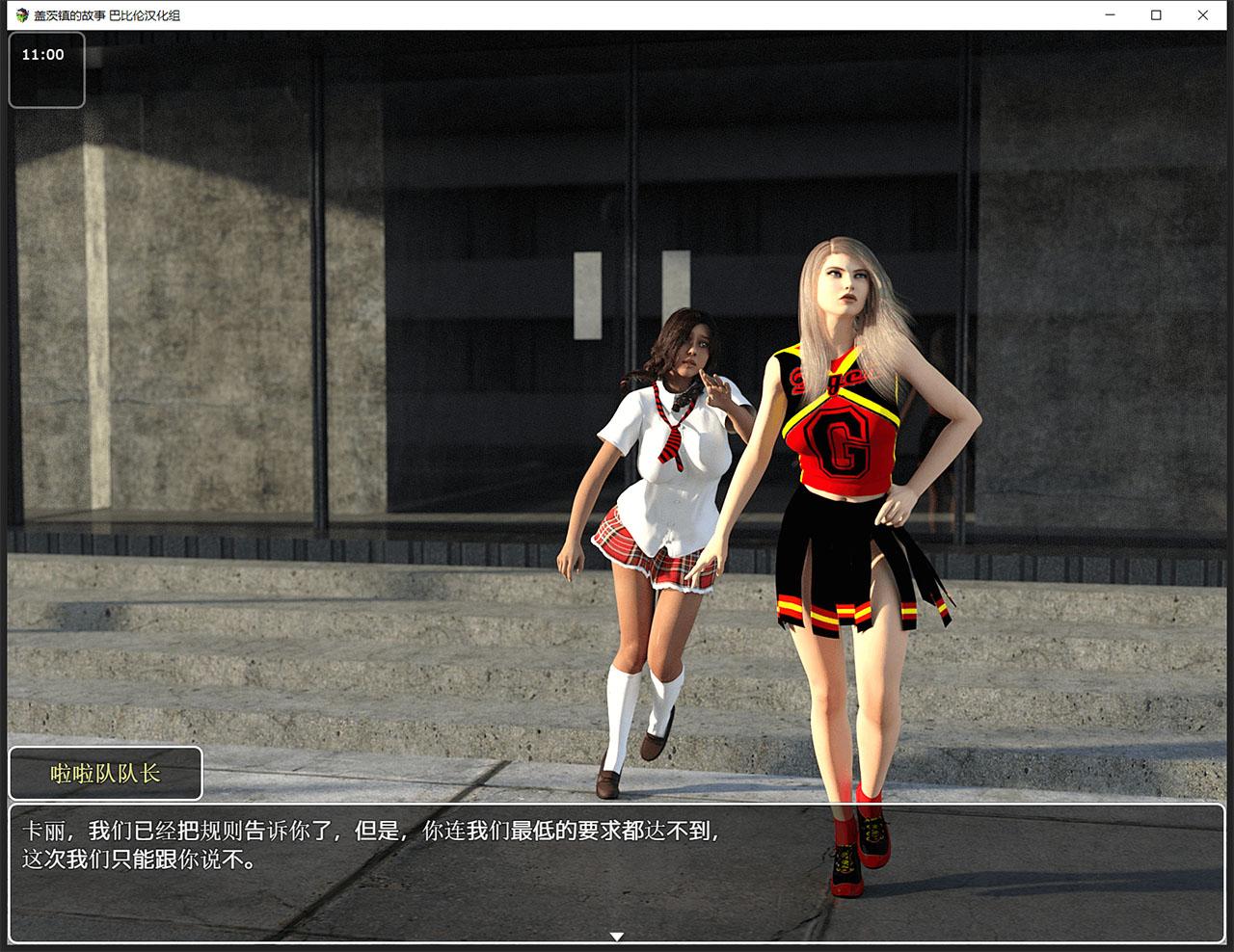Close the 盖茨镇的故事 game window

coord(1202,15)
